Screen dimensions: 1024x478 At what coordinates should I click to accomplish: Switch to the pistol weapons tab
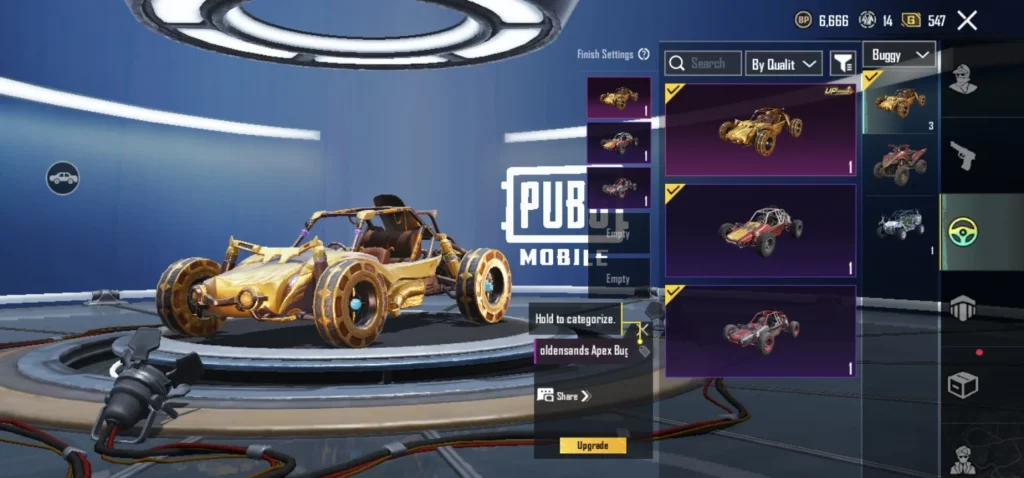963,155
